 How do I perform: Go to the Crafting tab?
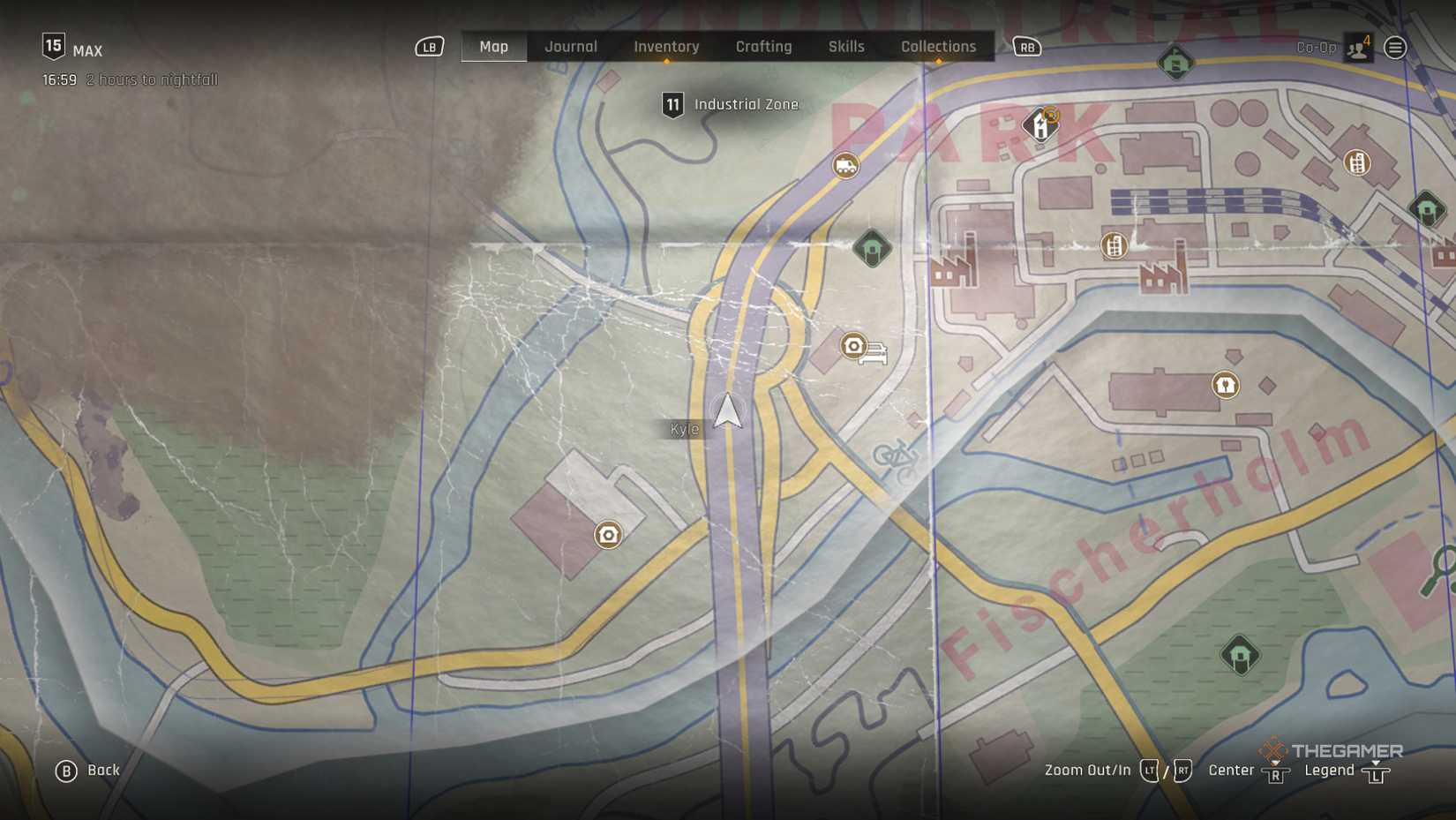(763, 47)
